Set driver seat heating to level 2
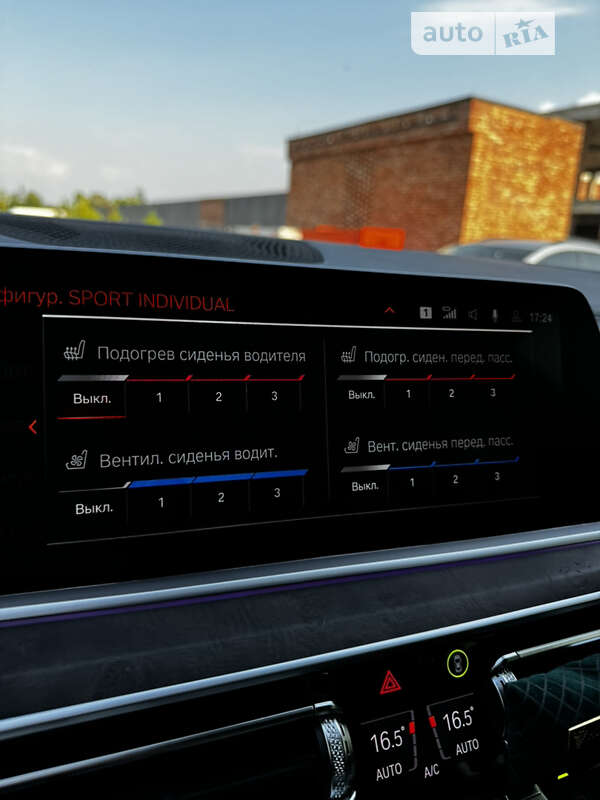The height and width of the screenshot is (800, 600). click(x=218, y=397)
